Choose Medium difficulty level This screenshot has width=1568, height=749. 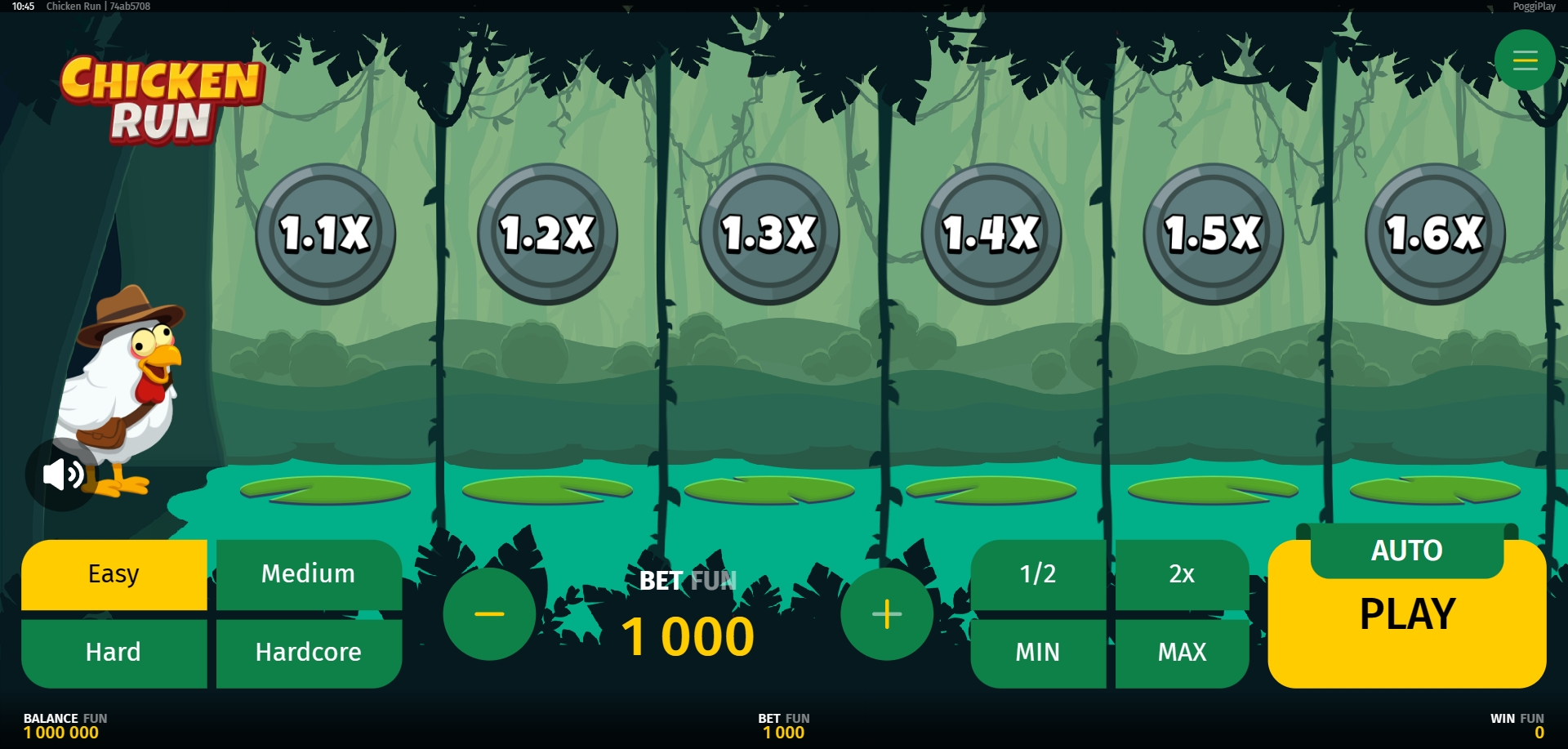[308, 574]
